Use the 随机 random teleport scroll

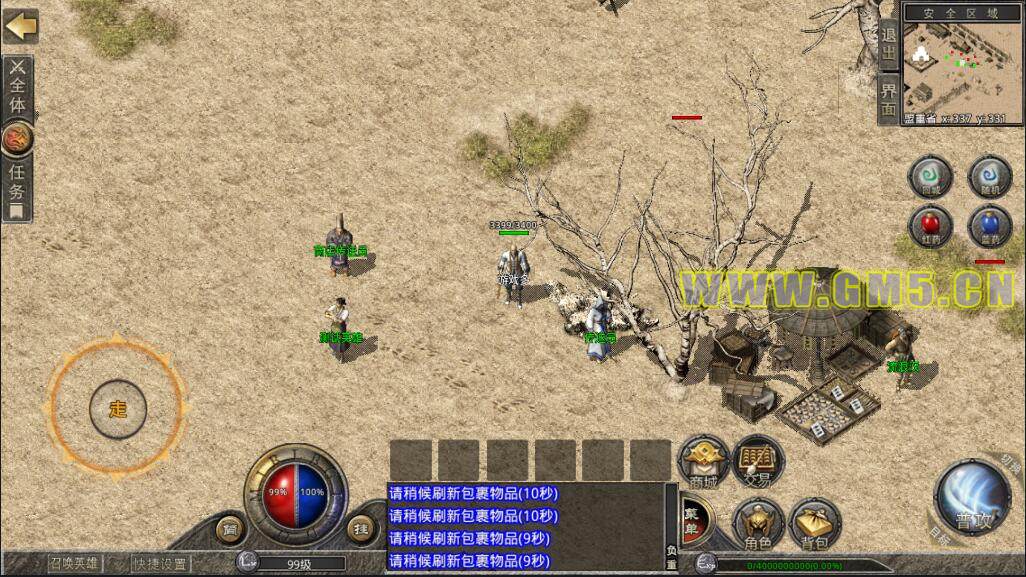tap(990, 178)
